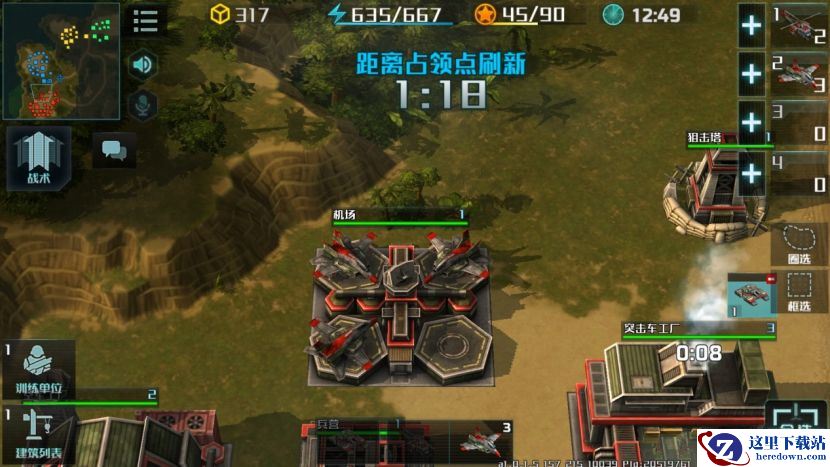Add units to fighter jet group with plus
The width and height of the screenshot is (830, 467).
(x=751, y=73)
